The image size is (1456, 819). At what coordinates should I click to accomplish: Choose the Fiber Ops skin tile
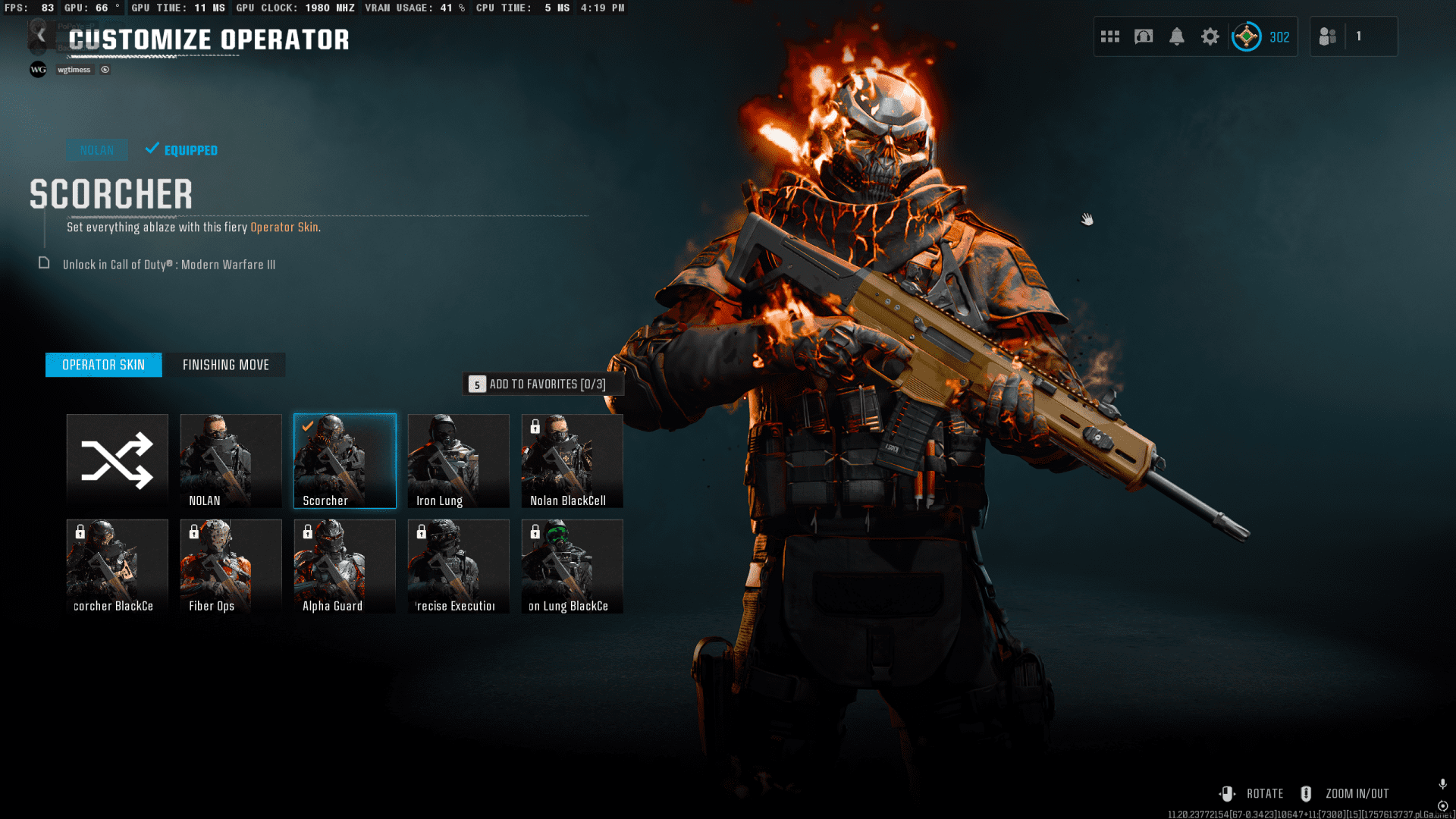pyautogui.click(x=231, y=566)
